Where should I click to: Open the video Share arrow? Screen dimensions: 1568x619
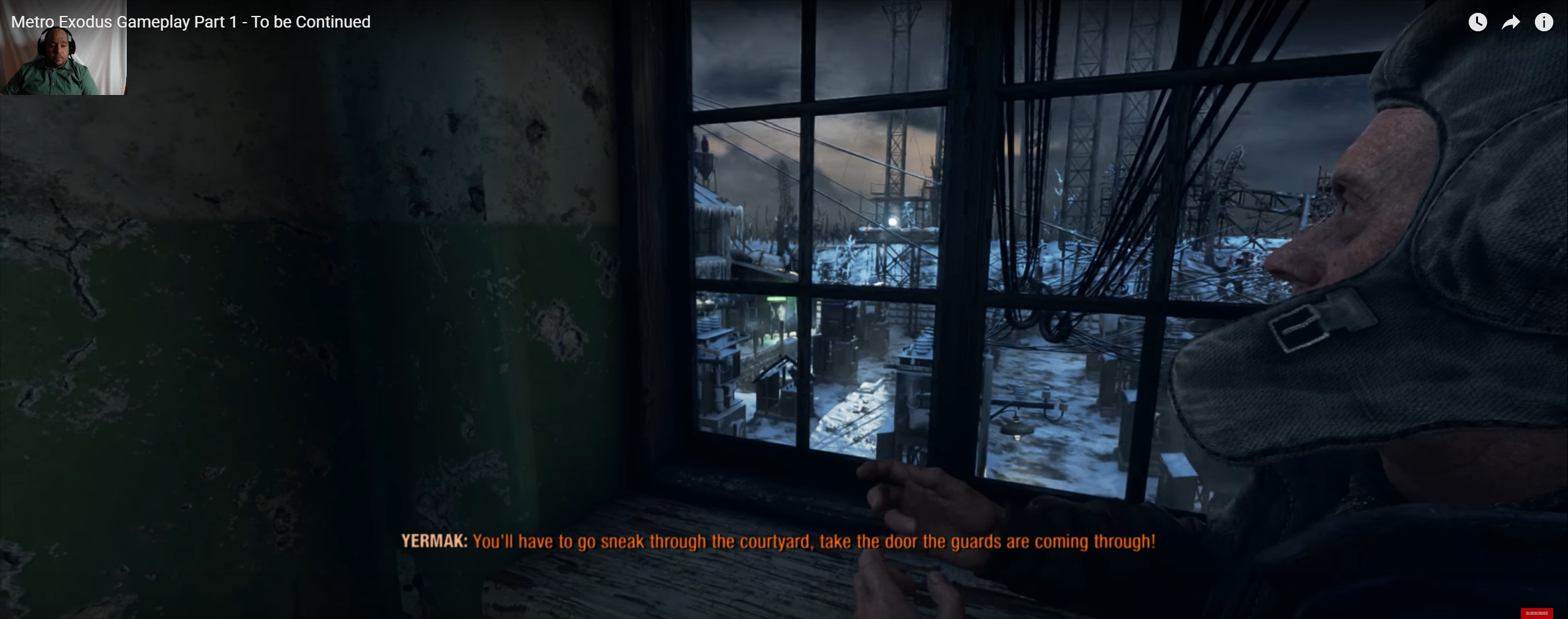pyautogui.click(x=1511, y=23)
